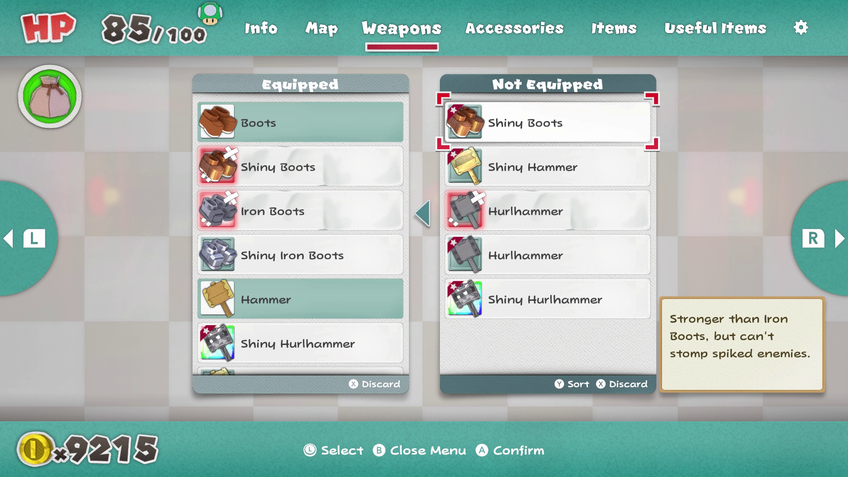Select the equipped Iron Boots row
The image size is (848, 477).
point(300,211)
